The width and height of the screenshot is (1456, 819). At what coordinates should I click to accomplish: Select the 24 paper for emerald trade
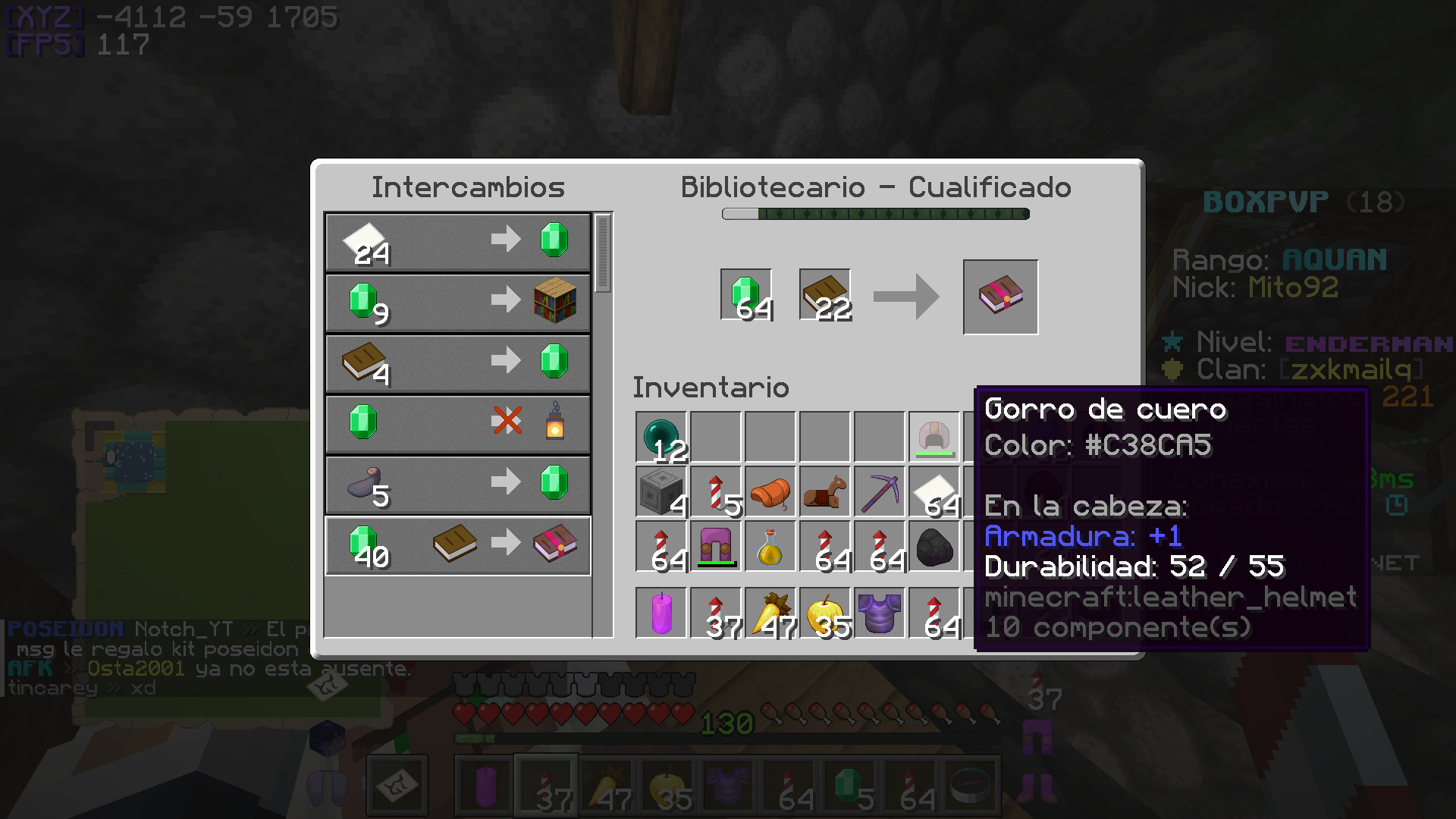click(x=457, y=243)
